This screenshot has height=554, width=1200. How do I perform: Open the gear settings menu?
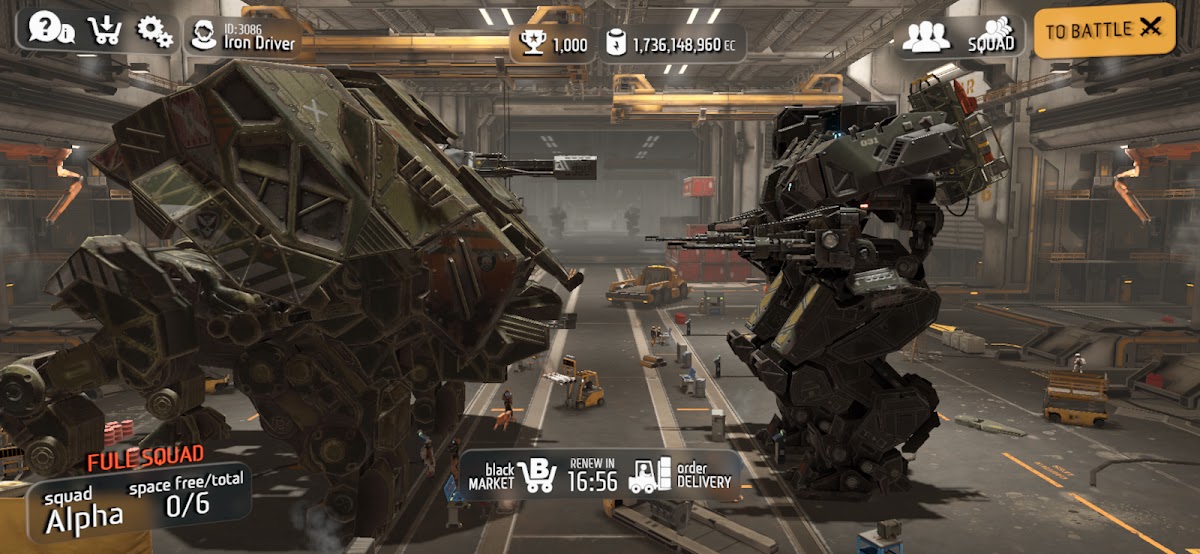[x=154, y=31]
